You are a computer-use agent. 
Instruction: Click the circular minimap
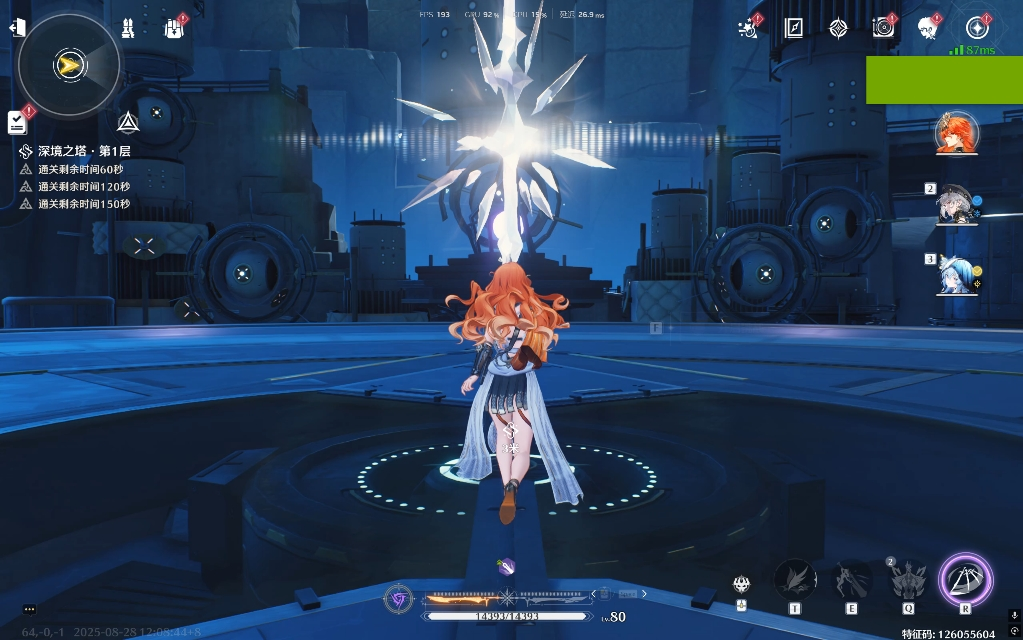(69, 66)
